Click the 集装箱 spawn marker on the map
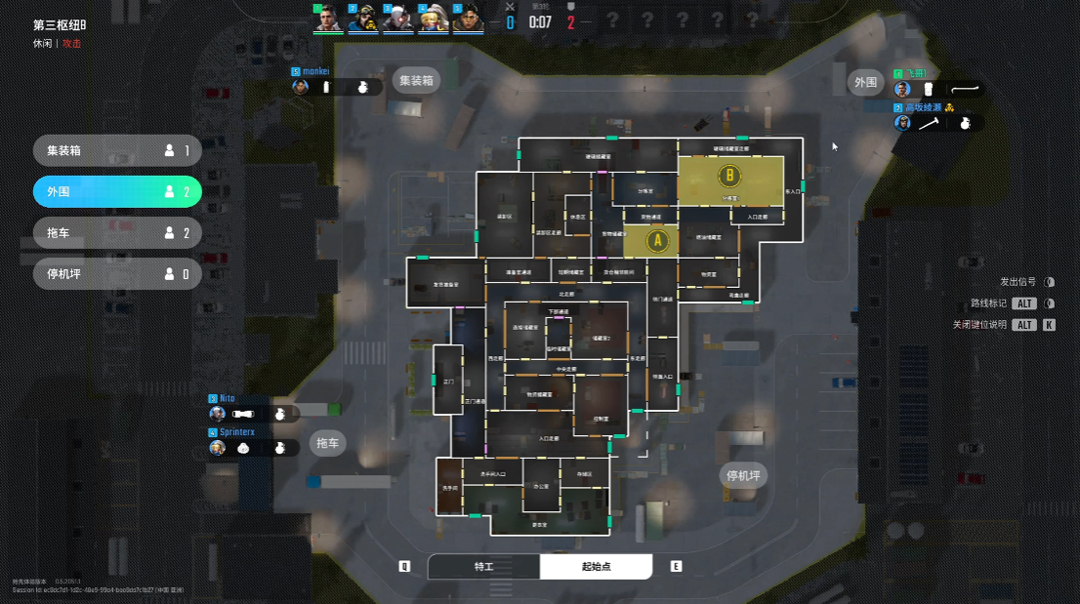Screen dimensions: 1080x604 [x=416, y=81]
